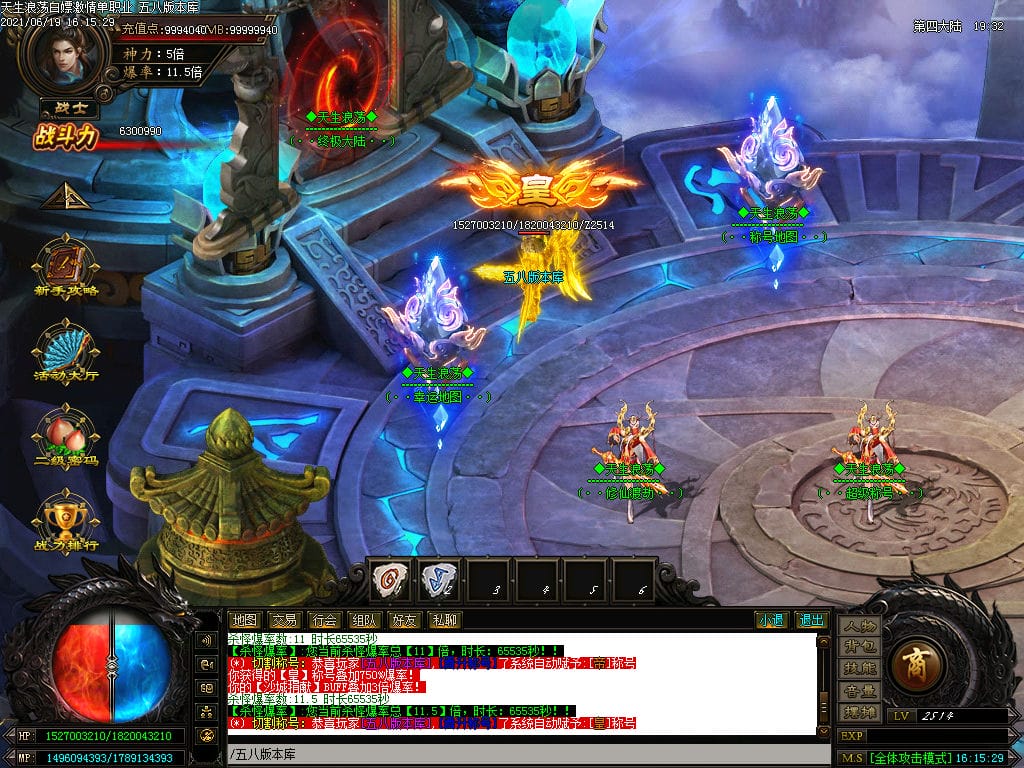
Task: Switch to 私聊 private chat
Action: (445, 620)
